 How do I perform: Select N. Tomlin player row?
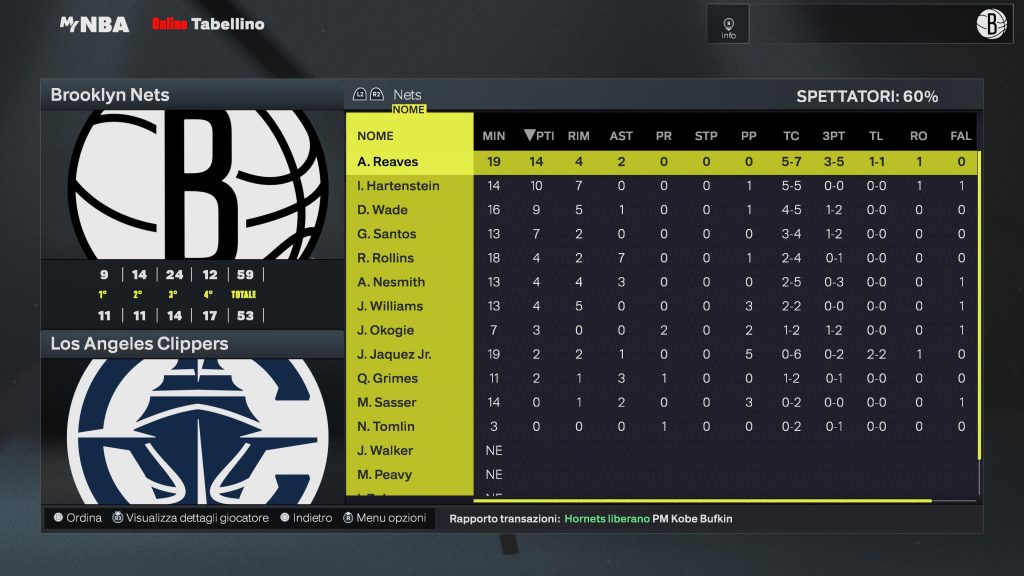[386, 426]
